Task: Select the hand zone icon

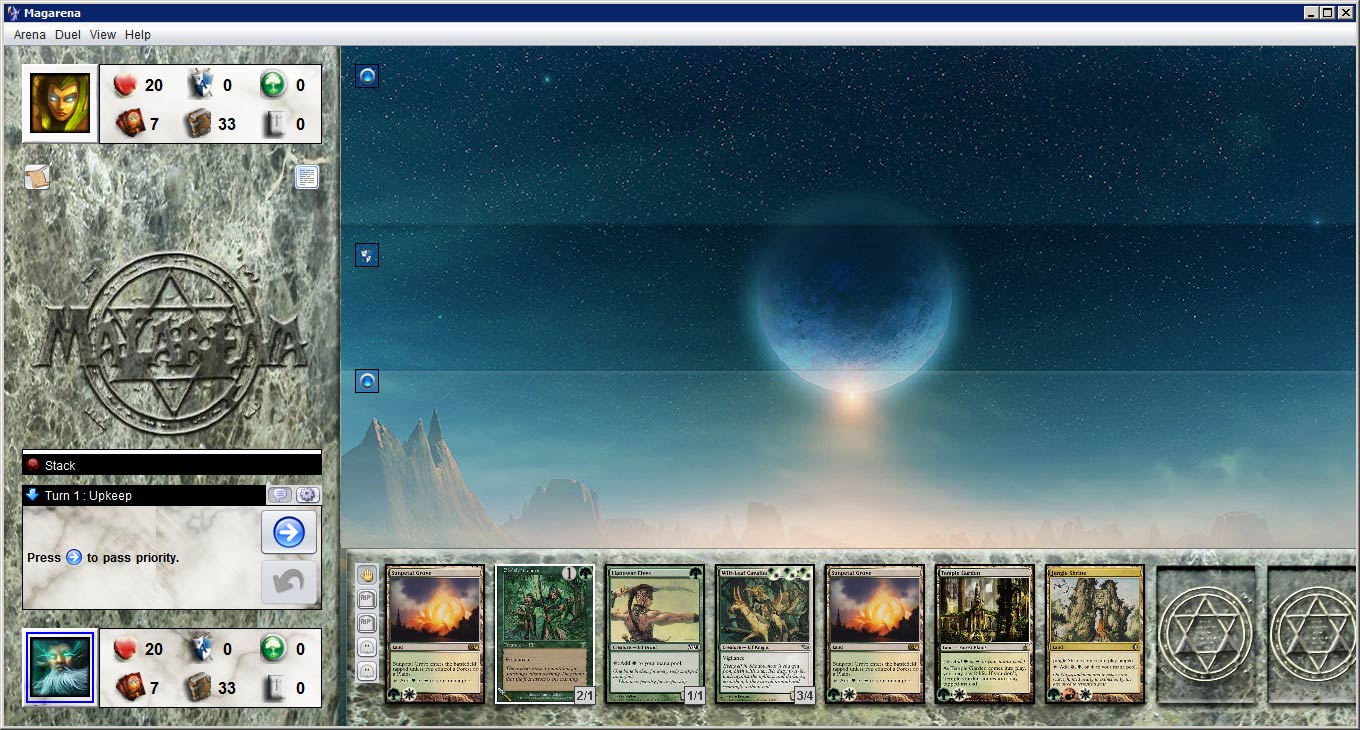Action: [366, 575]
